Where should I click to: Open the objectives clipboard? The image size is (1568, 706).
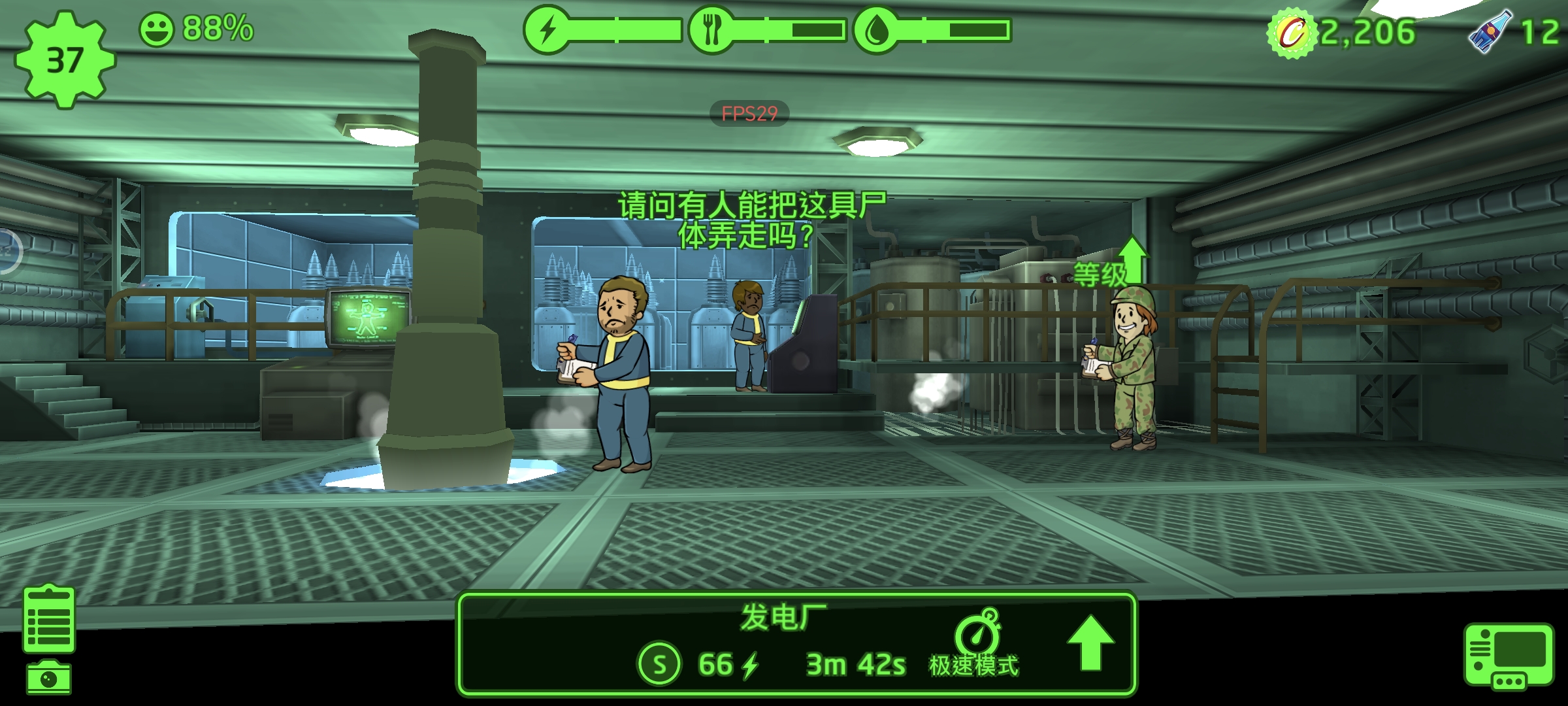click(49, 618)
